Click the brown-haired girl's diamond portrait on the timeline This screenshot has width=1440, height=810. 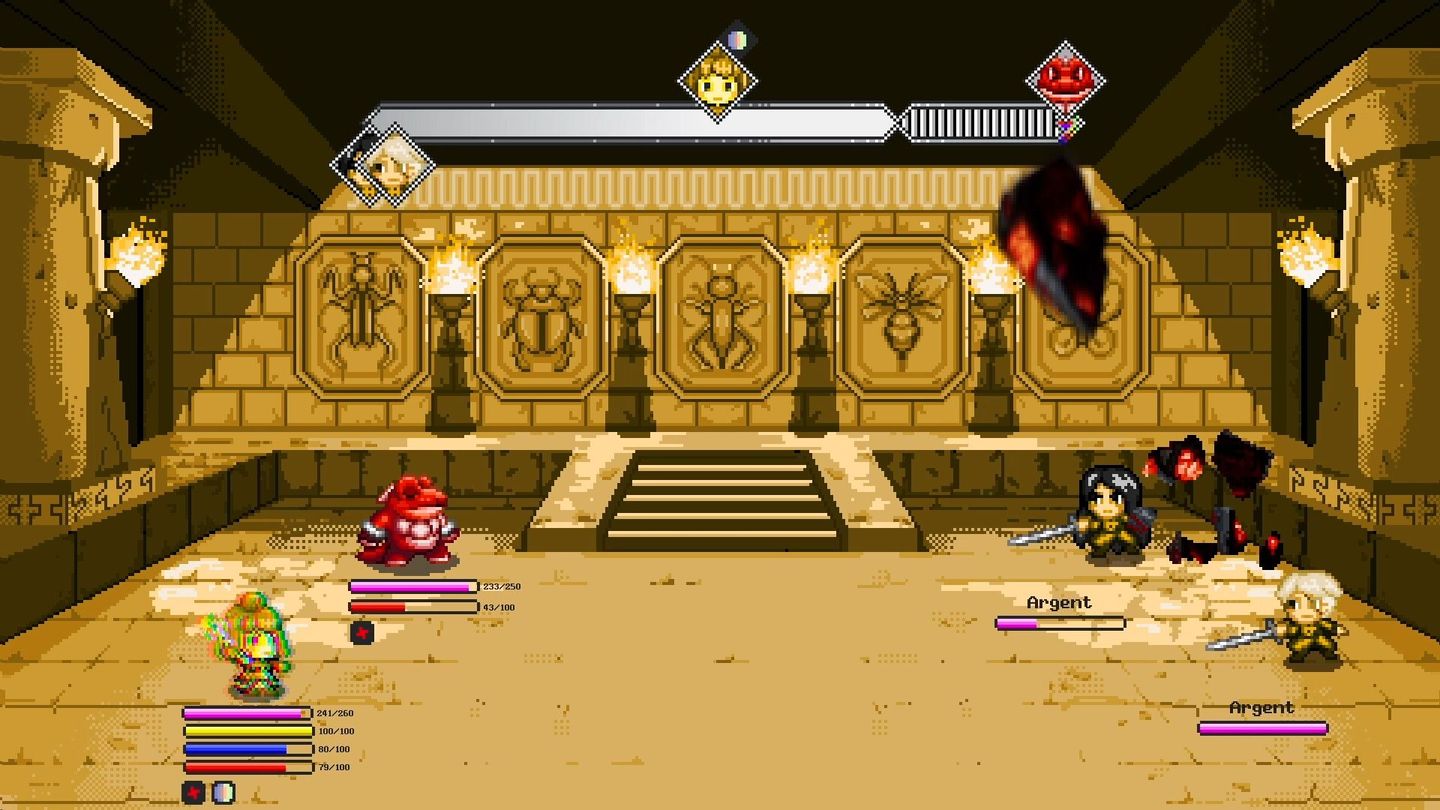[x=717, y=79]
